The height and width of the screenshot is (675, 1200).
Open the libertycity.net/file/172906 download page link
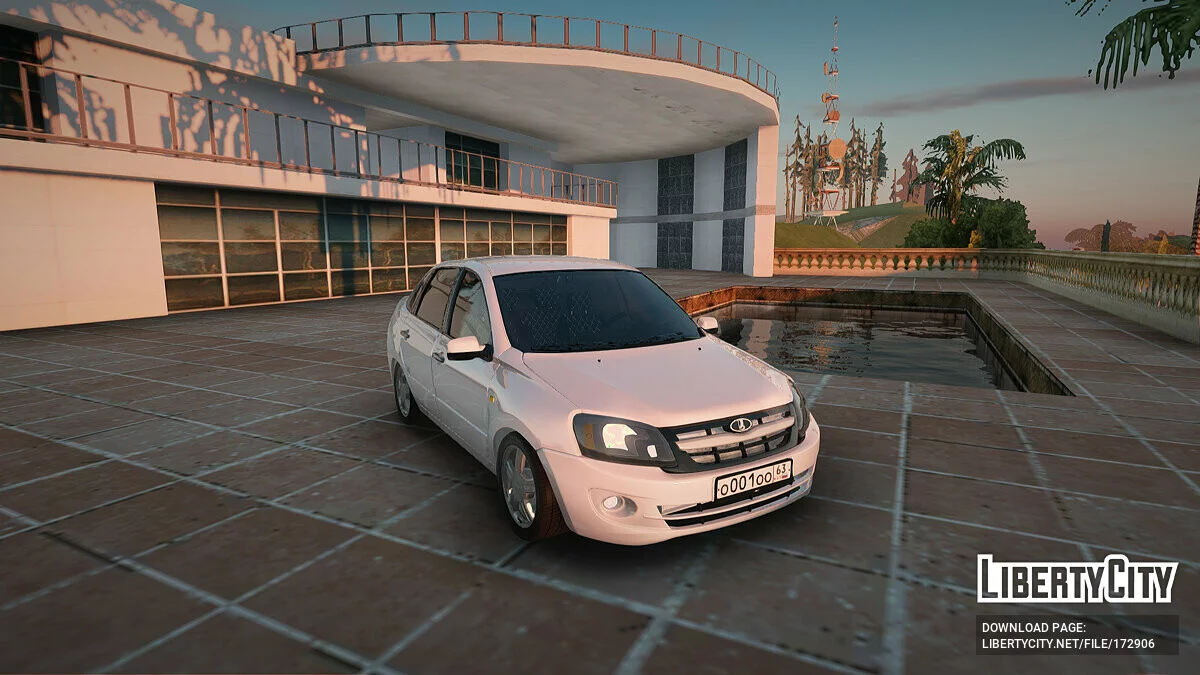pyautogui.click(x=1068, y=642)
